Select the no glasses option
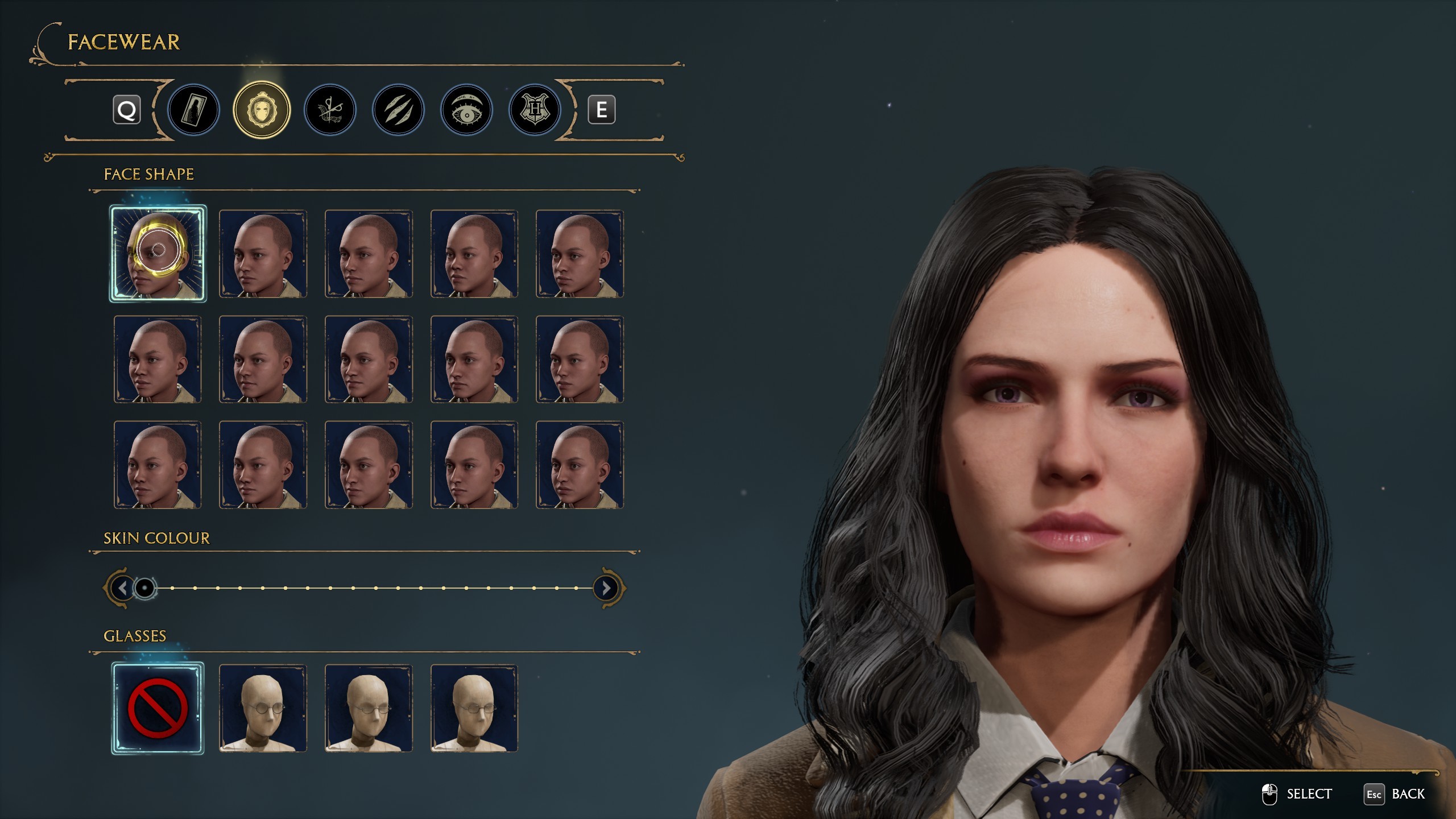Image resolution: width=1456 pixels, height=819 pixels. (158, 708)
